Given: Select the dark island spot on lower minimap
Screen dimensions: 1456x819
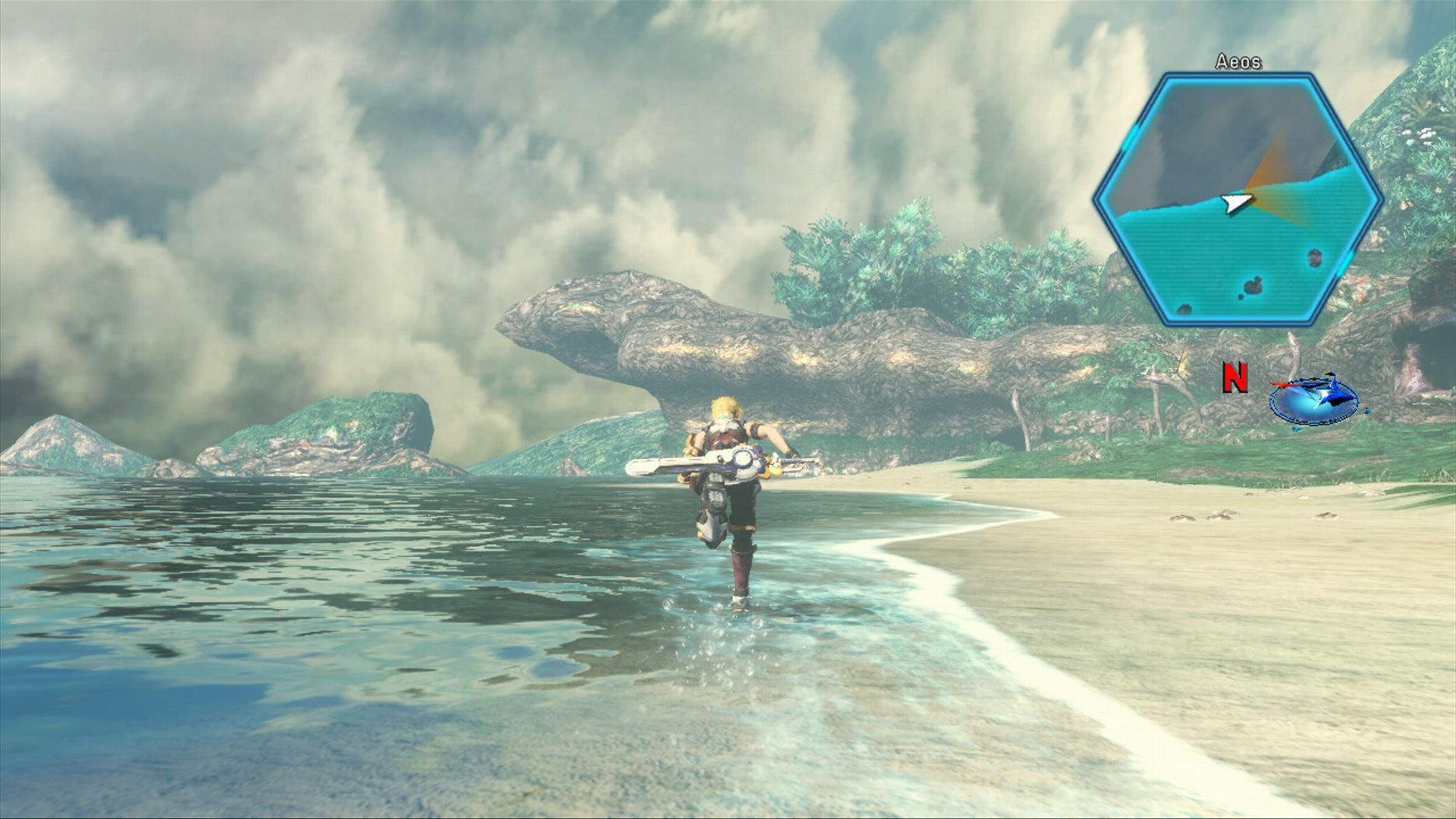Looking at the screenshot, I should tap(1255, 285).
